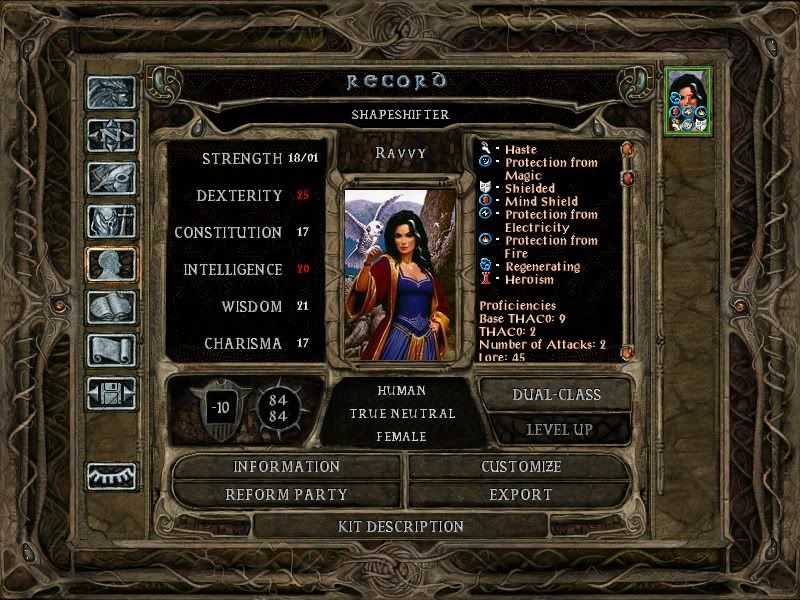Open the Dual-Class screen
The image size is (800, 600).
(x=556, y=395)
